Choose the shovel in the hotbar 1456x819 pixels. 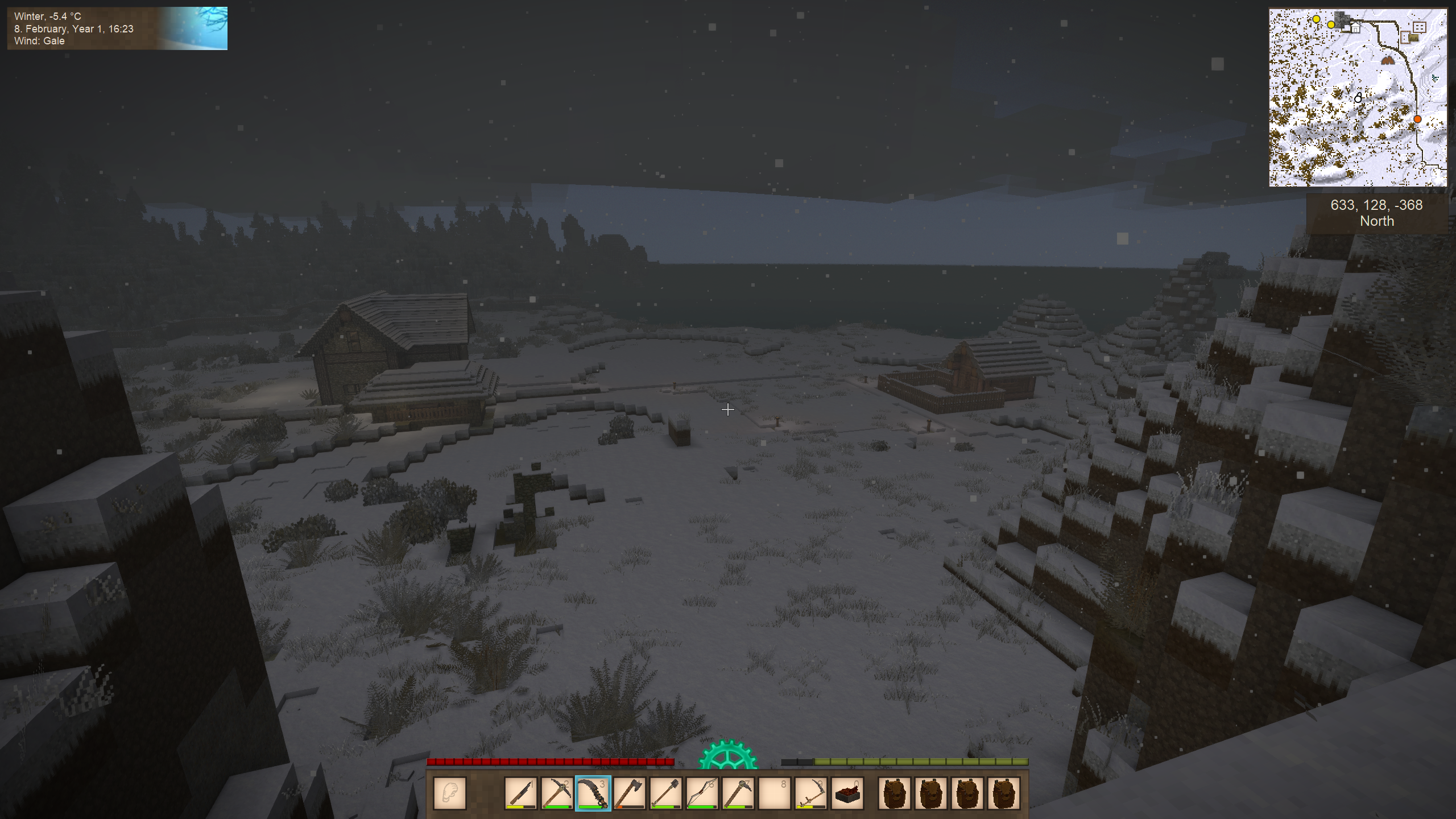pos(665,793)
